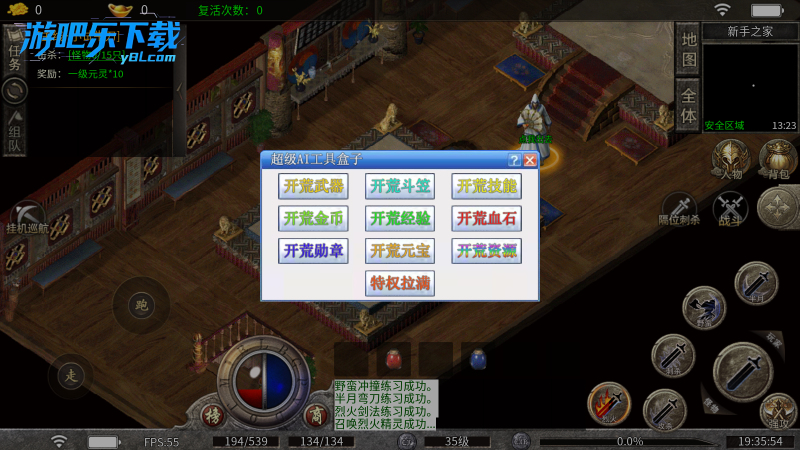Open the tool box help question mark
This screenshot has width=800, height=450.
pyautogui.click(x=514, y=160)
